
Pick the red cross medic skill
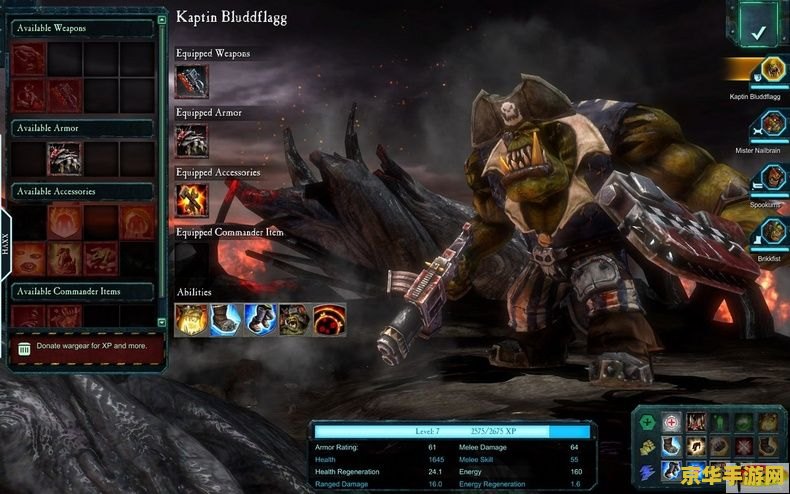[671, 423]
